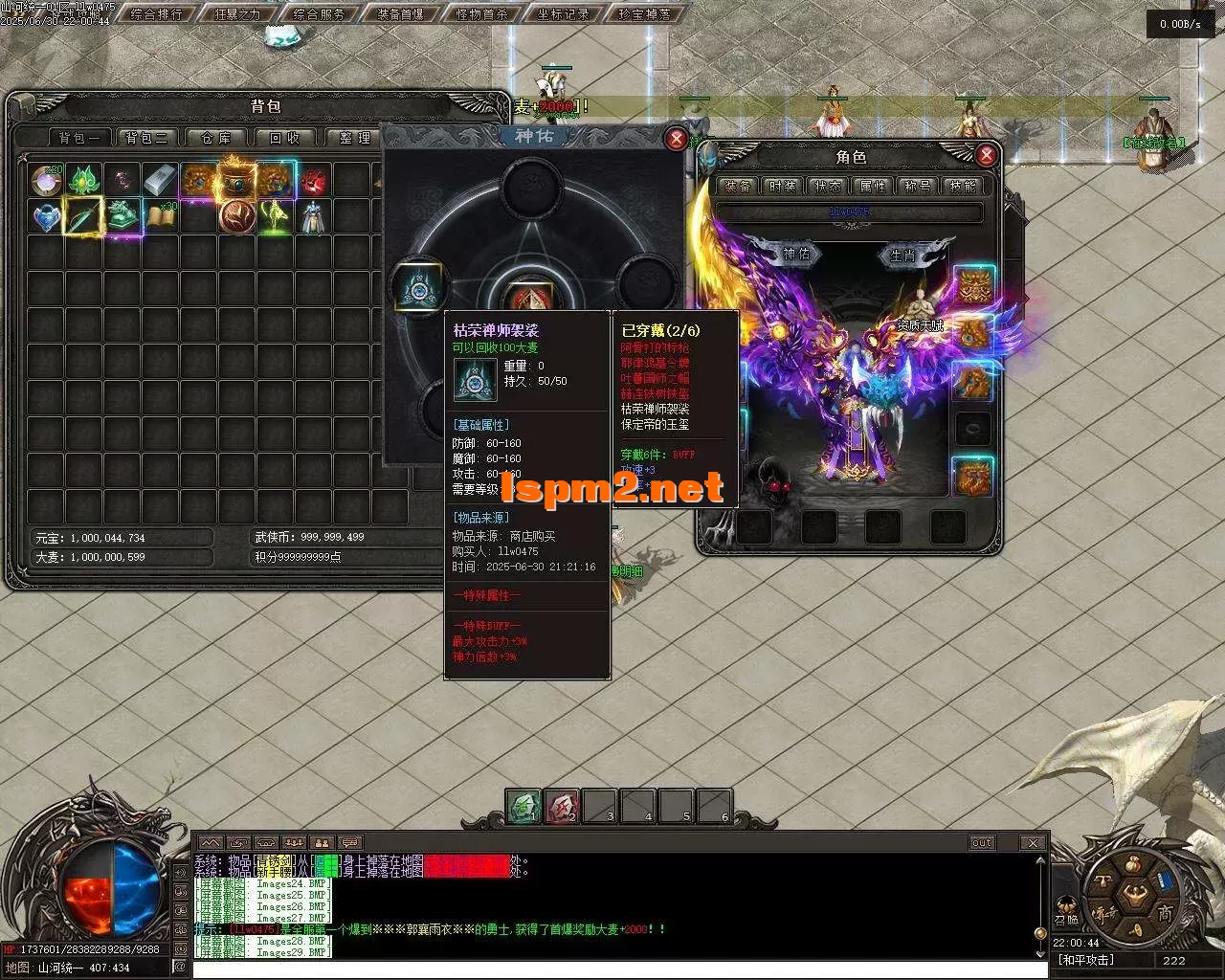
Task: Close the chat box with X
Action: click(1032, 843)
